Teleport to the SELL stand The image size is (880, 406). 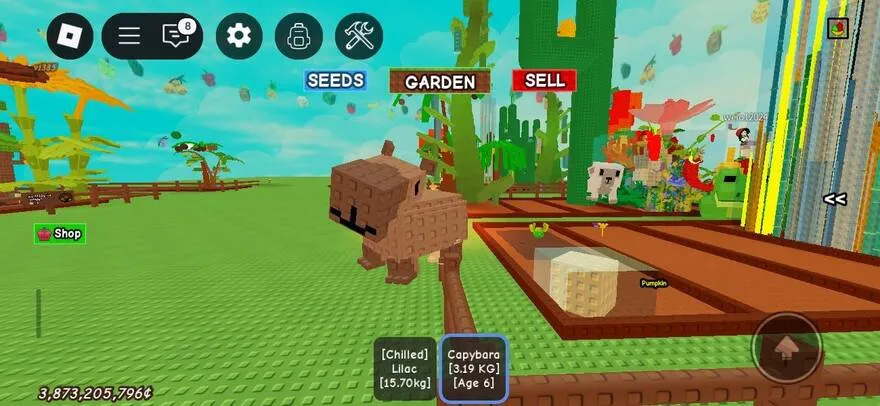tap(544, 80)
